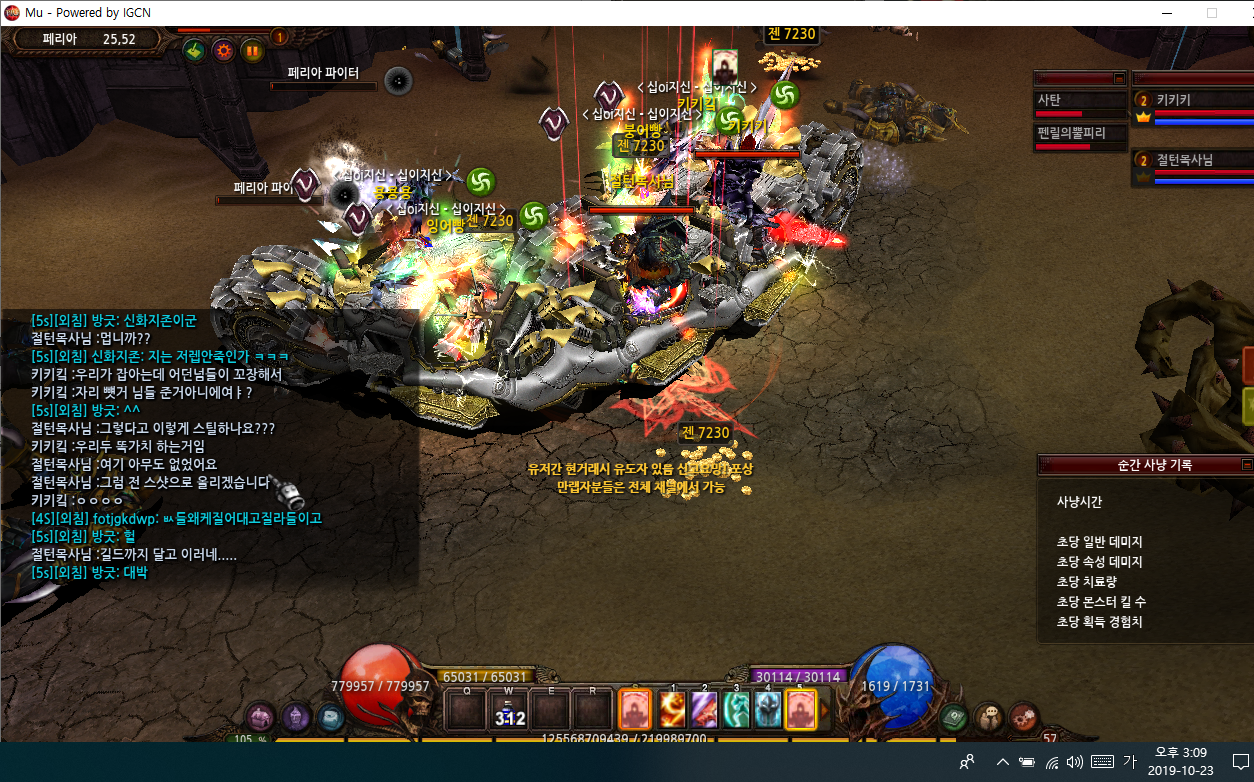The width and height of the screenshot is (1254, 782).
Task: Toggle the orange pause button
Action: (252, 50)
